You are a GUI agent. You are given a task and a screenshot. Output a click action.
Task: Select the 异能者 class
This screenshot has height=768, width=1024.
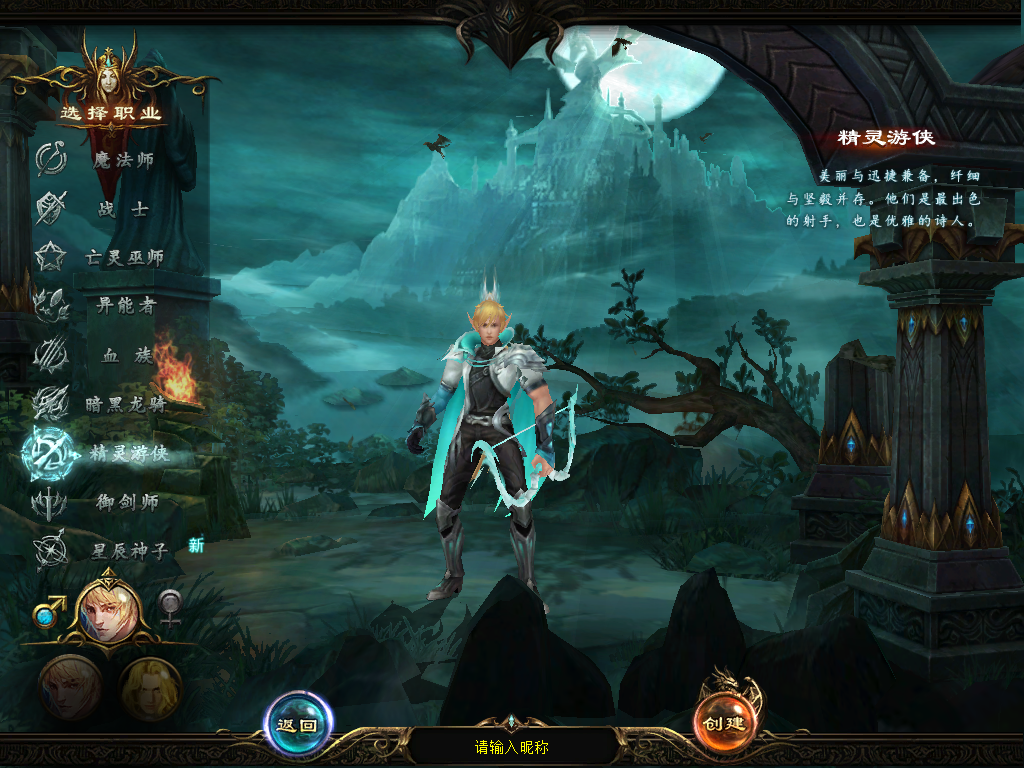coord(125,306)
